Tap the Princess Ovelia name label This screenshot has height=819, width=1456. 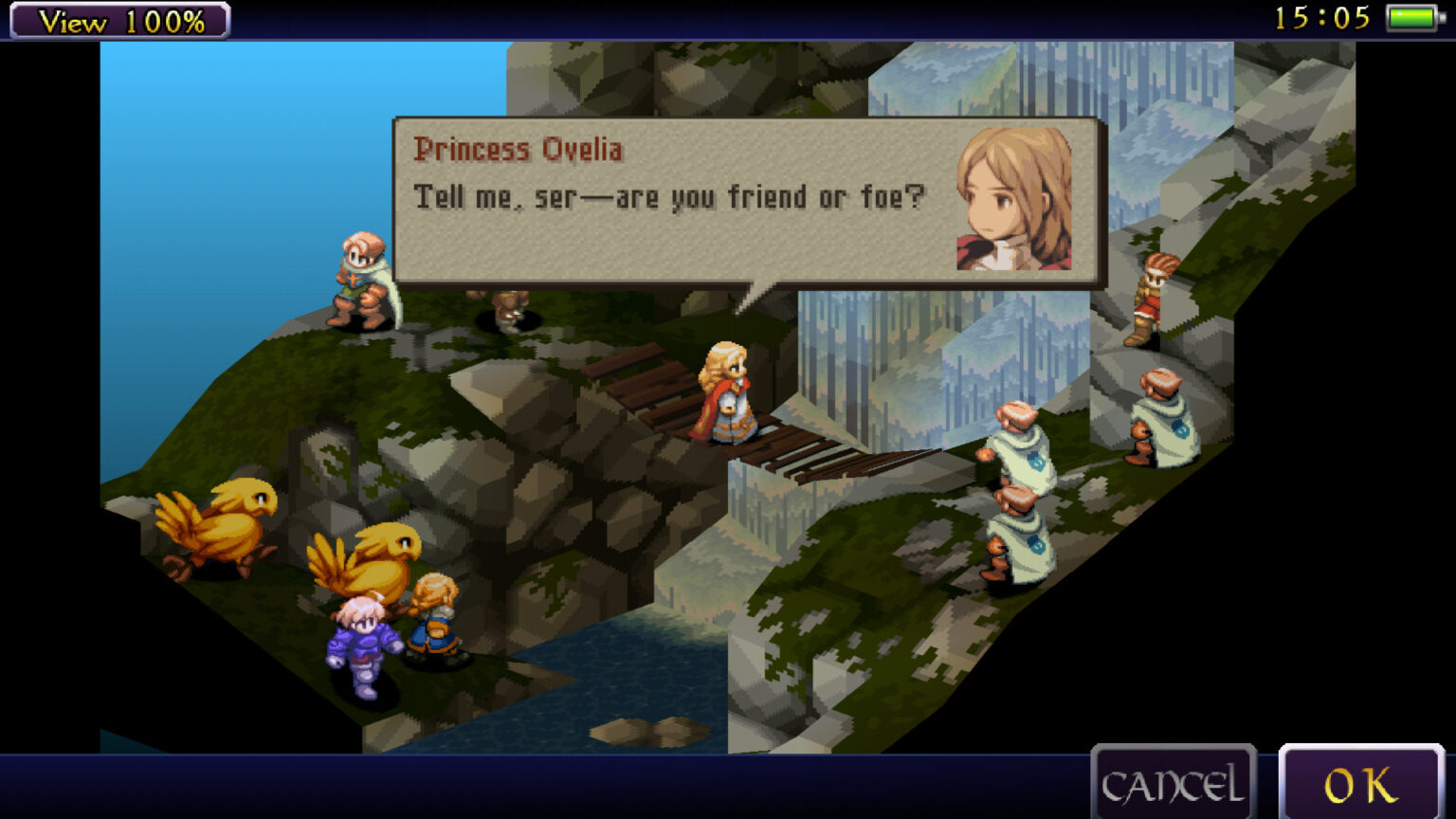pos(520,149)
